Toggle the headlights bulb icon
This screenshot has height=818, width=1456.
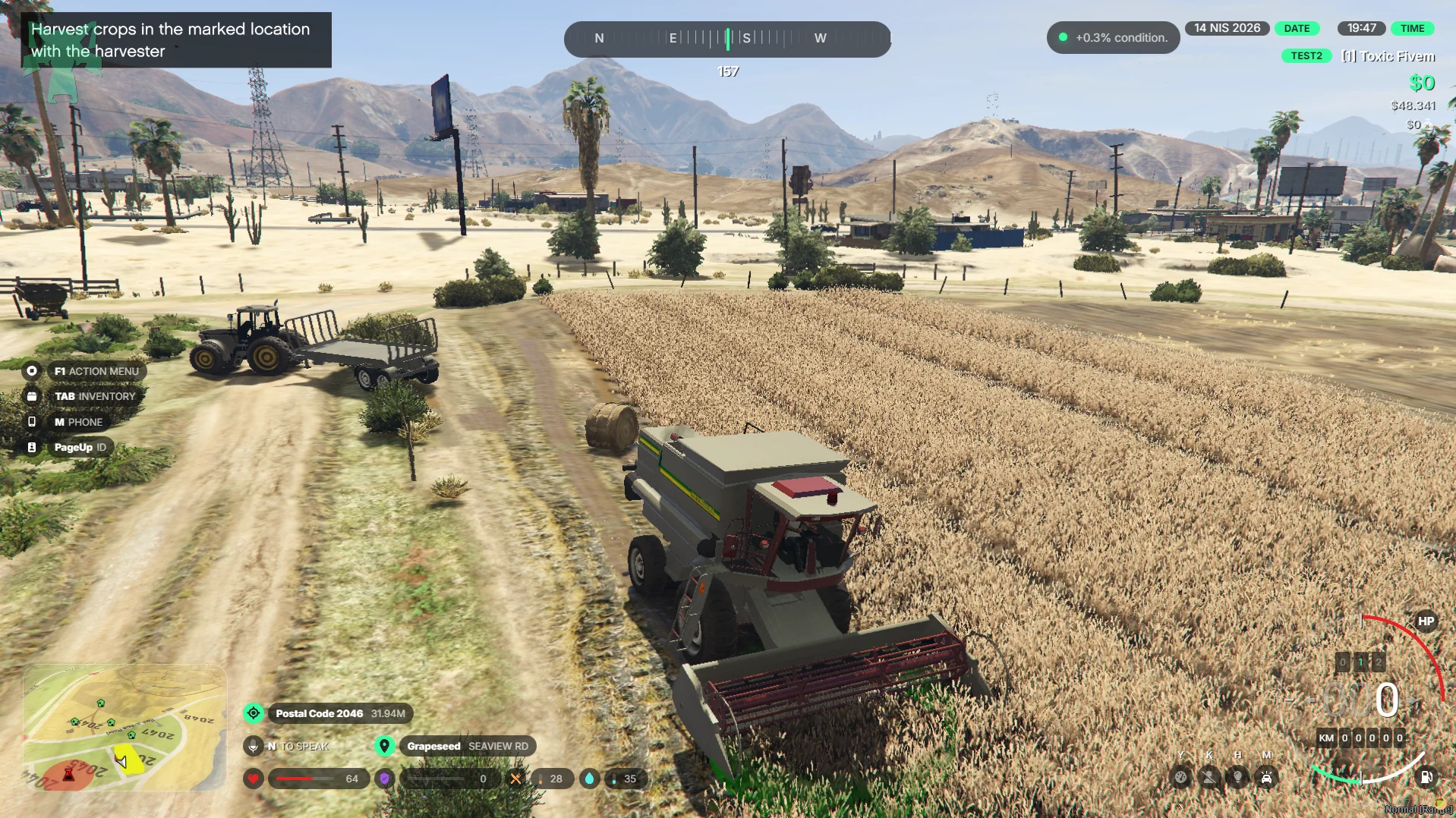(x=1238, y=777)
